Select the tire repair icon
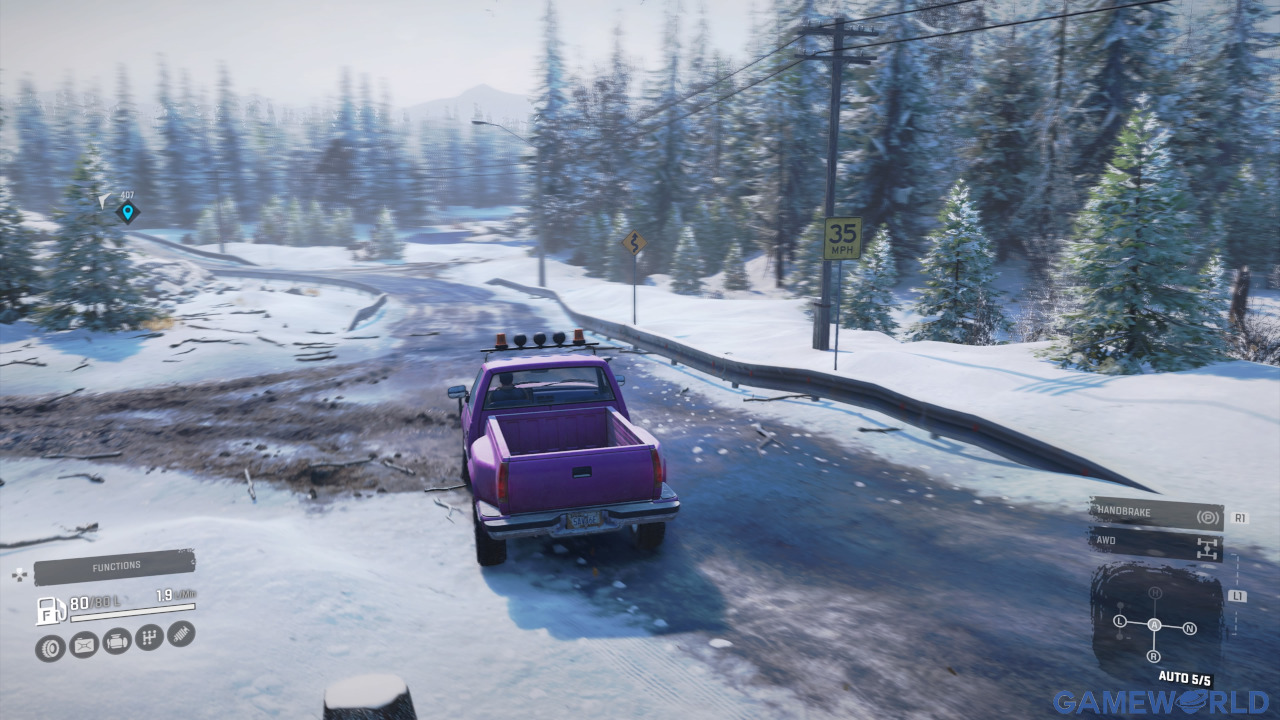The width and height of the screenshot is (1280, 720). point(49,645)
